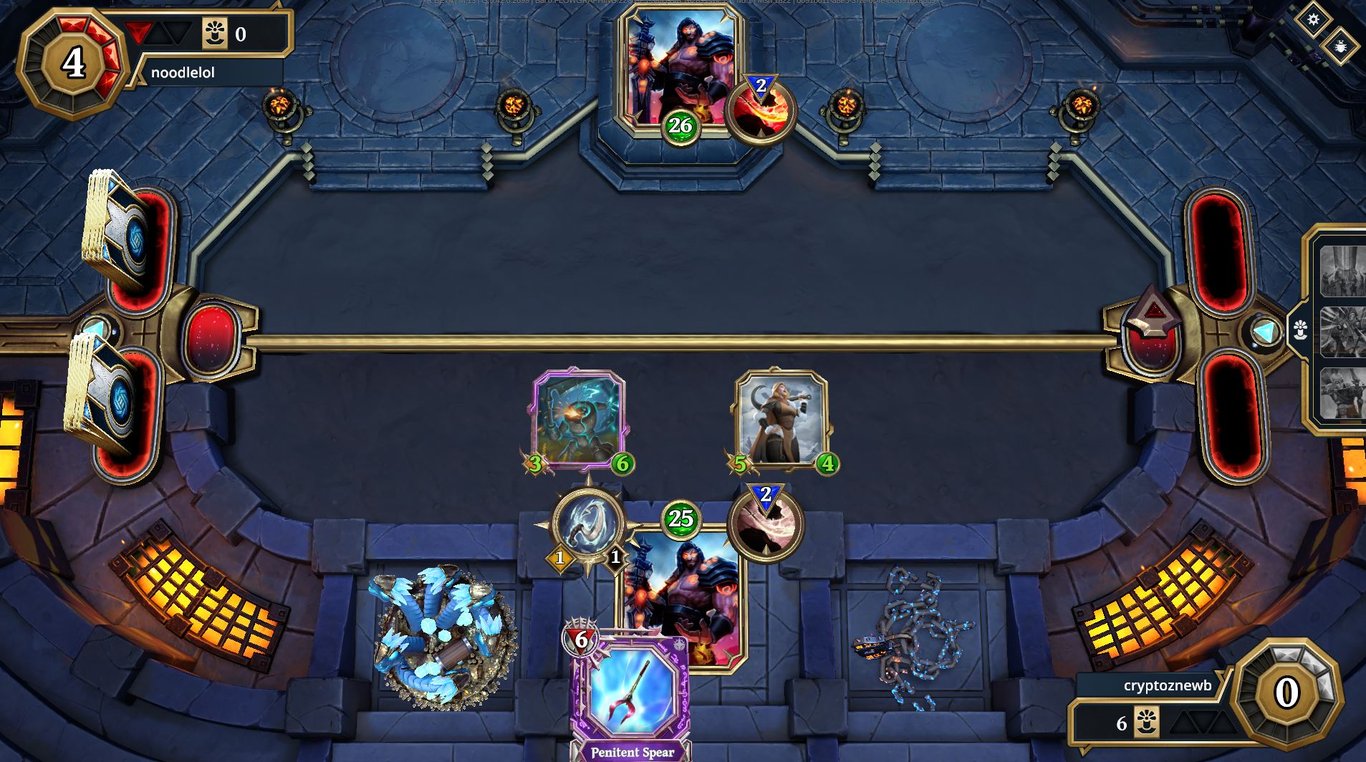Click the opponent portrait showing 26 health
Screen dimensions: 1366x762
click(678, 65)
